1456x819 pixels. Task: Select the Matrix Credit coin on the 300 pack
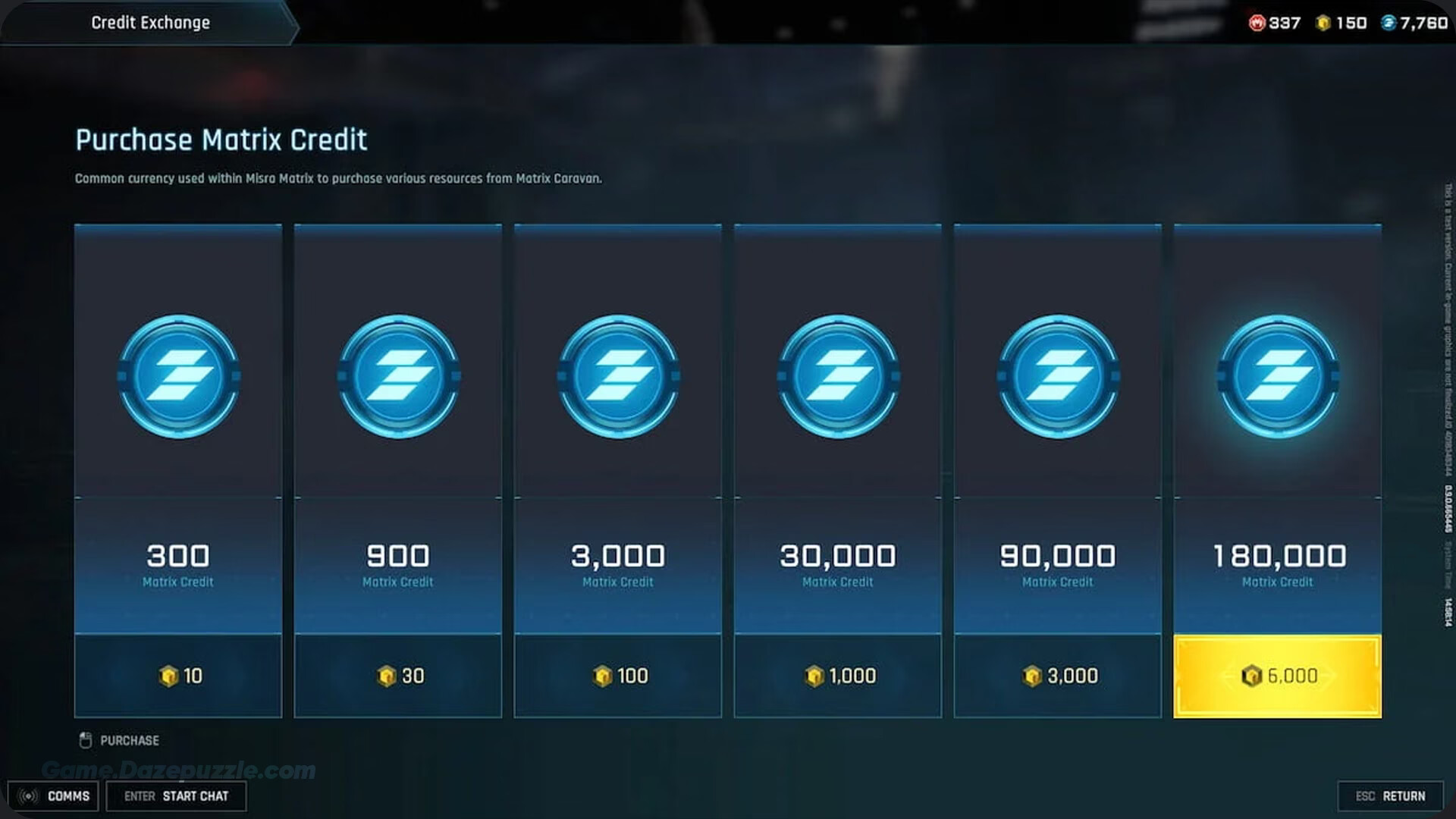click(x=178, y=377)
